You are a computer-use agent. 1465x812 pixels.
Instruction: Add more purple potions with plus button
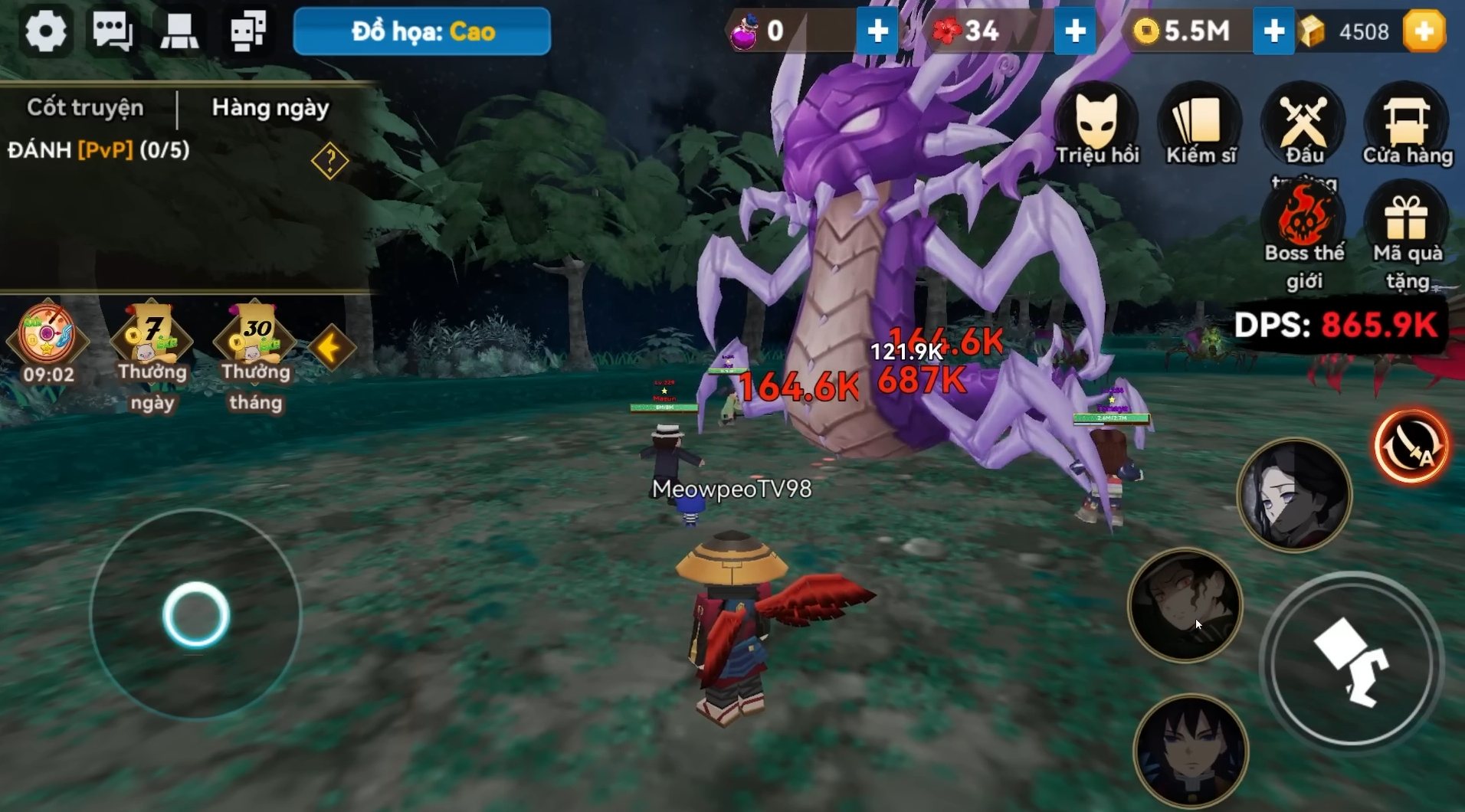coord(877,31)
